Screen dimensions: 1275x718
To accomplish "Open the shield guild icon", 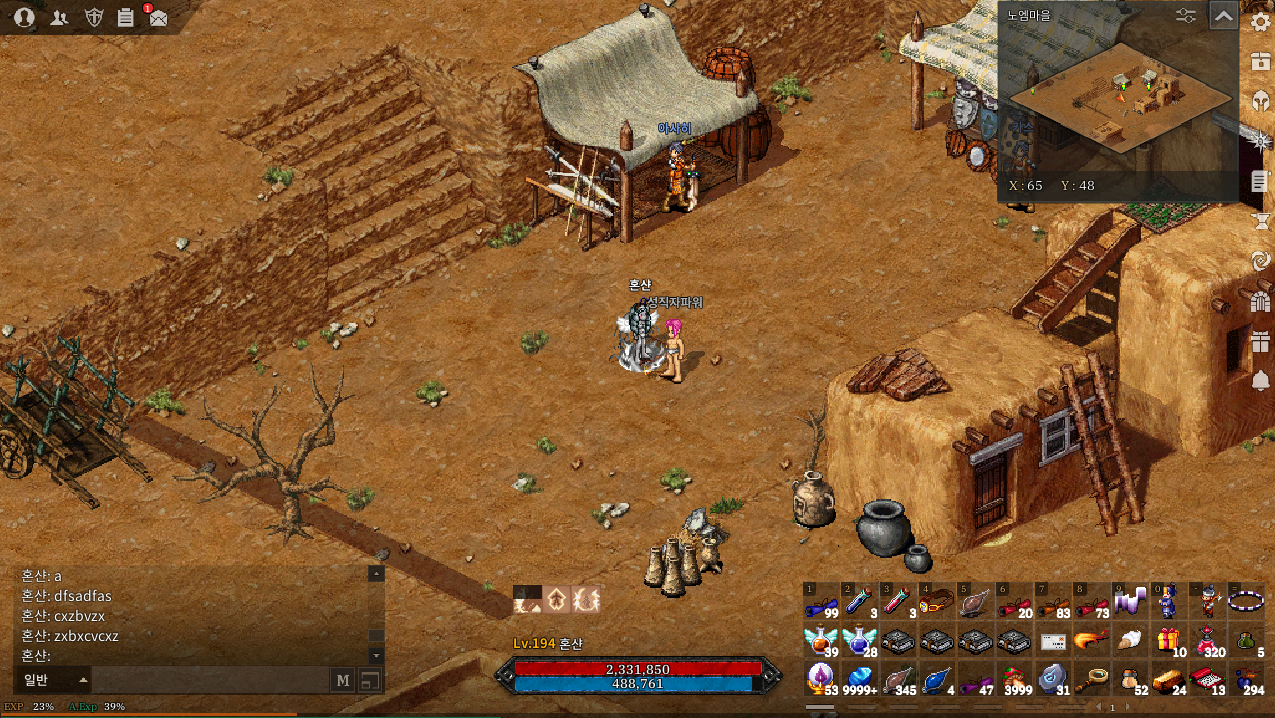I will 93,16.
